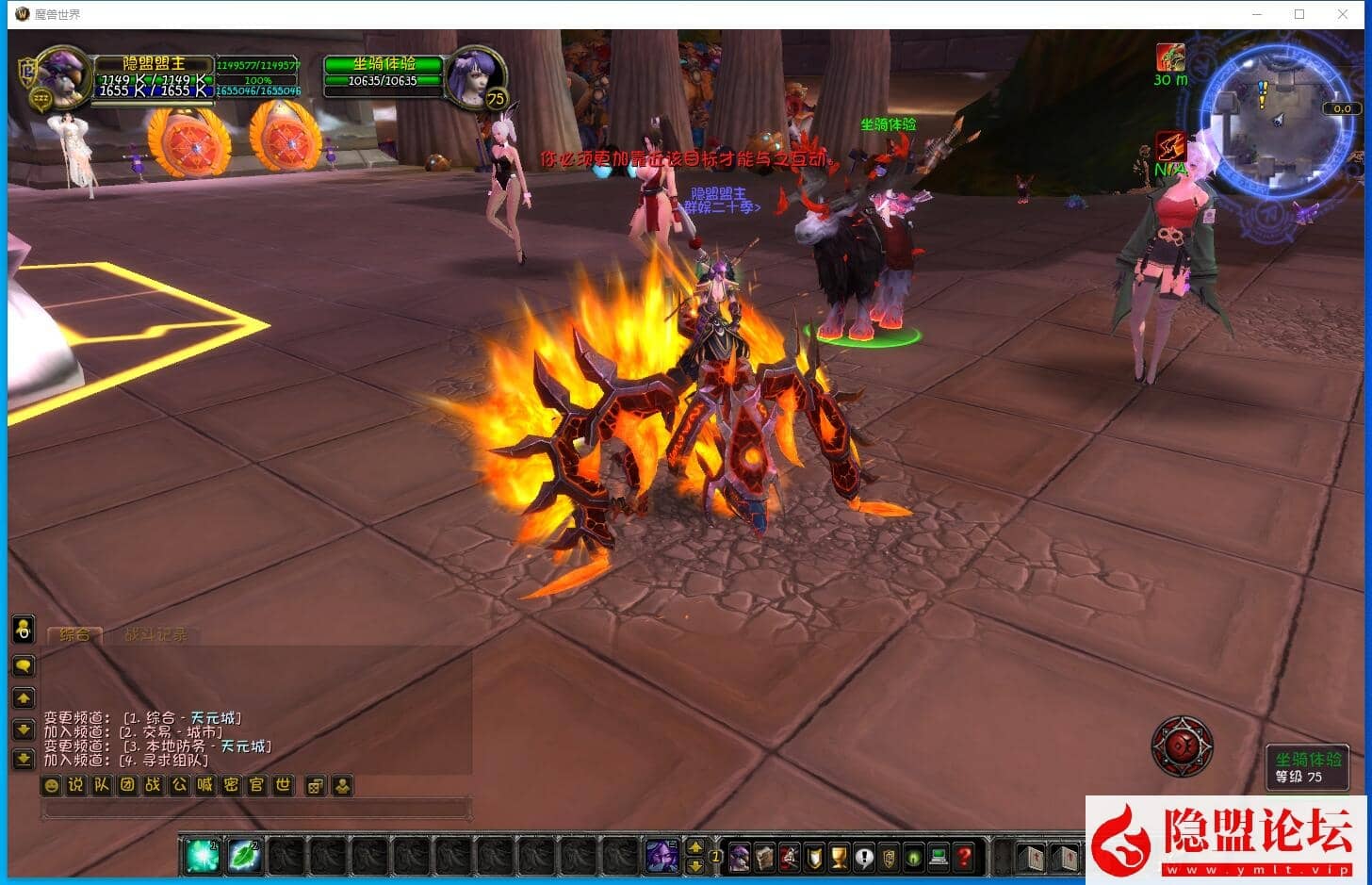Click the dice roll button
This screenshot has width=1372, height=885.
point(316,785)
